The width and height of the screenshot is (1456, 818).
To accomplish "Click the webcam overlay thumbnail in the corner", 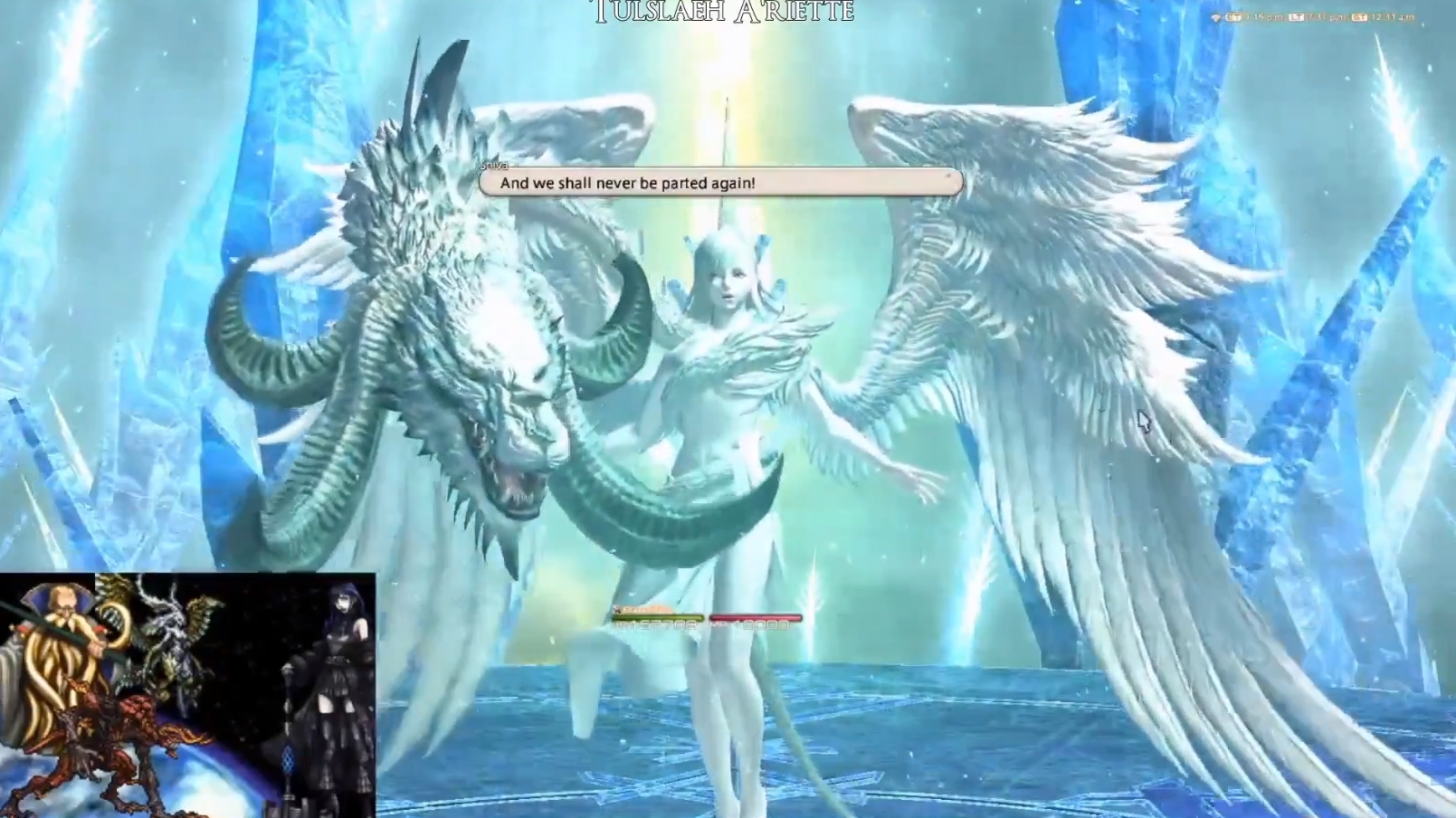I will click(190, 692).
